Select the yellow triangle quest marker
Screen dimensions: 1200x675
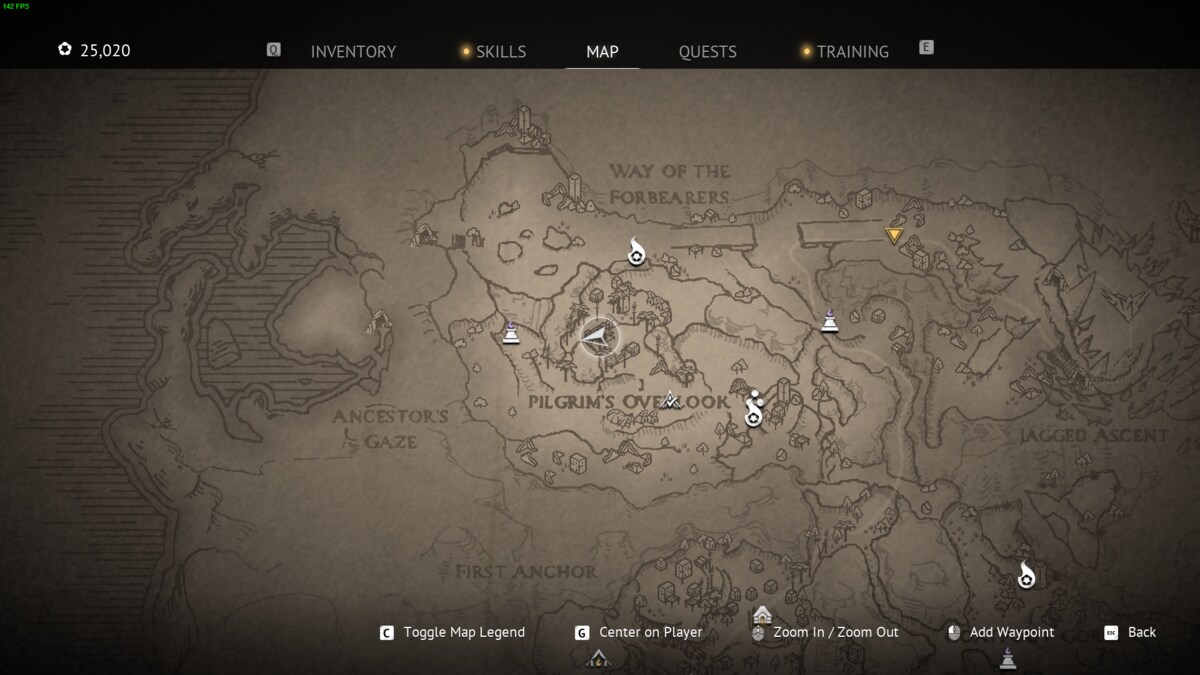click(x=894, y=236)
